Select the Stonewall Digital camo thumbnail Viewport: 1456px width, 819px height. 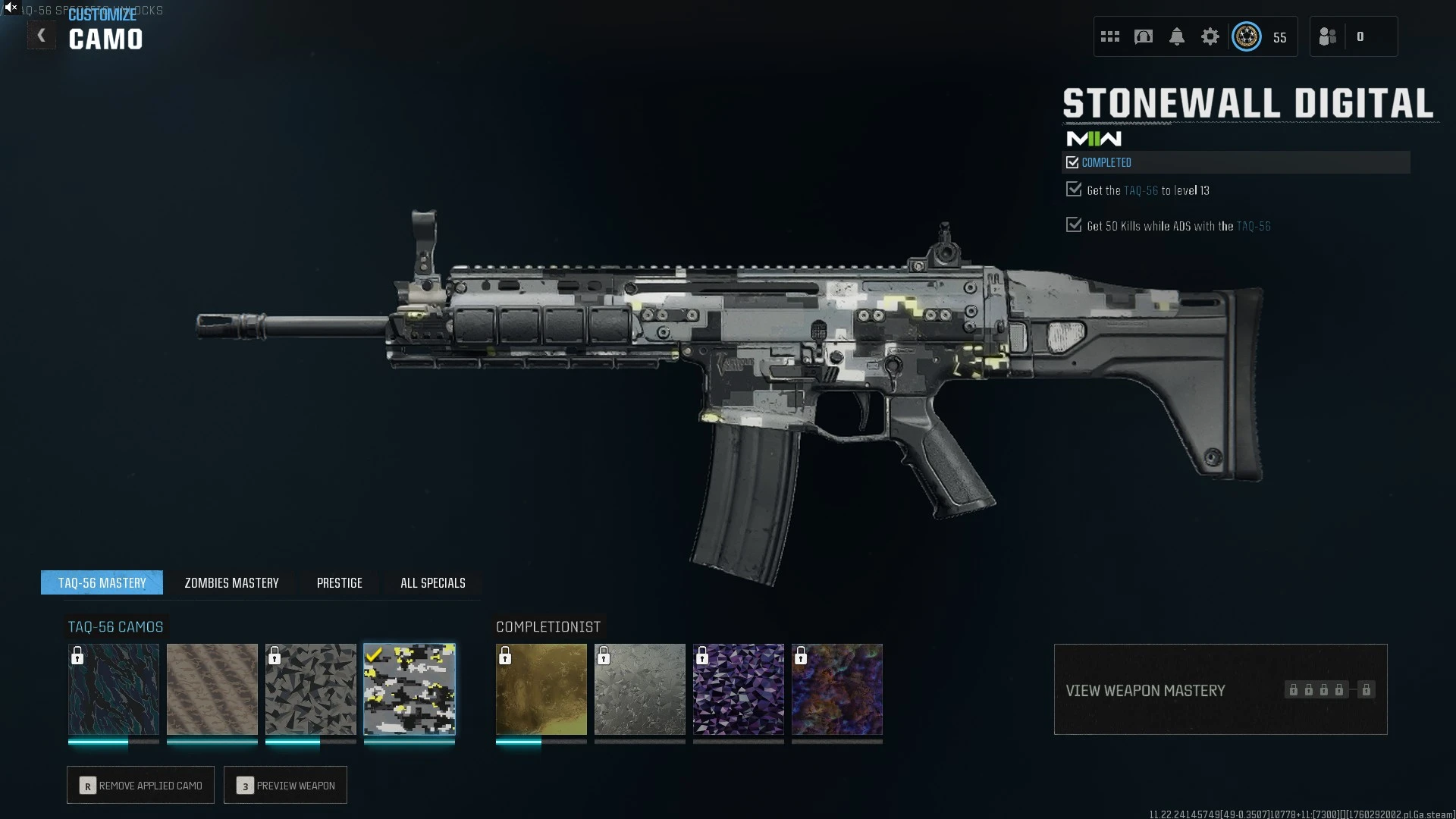pyautogui.click(x=409, y=689)
